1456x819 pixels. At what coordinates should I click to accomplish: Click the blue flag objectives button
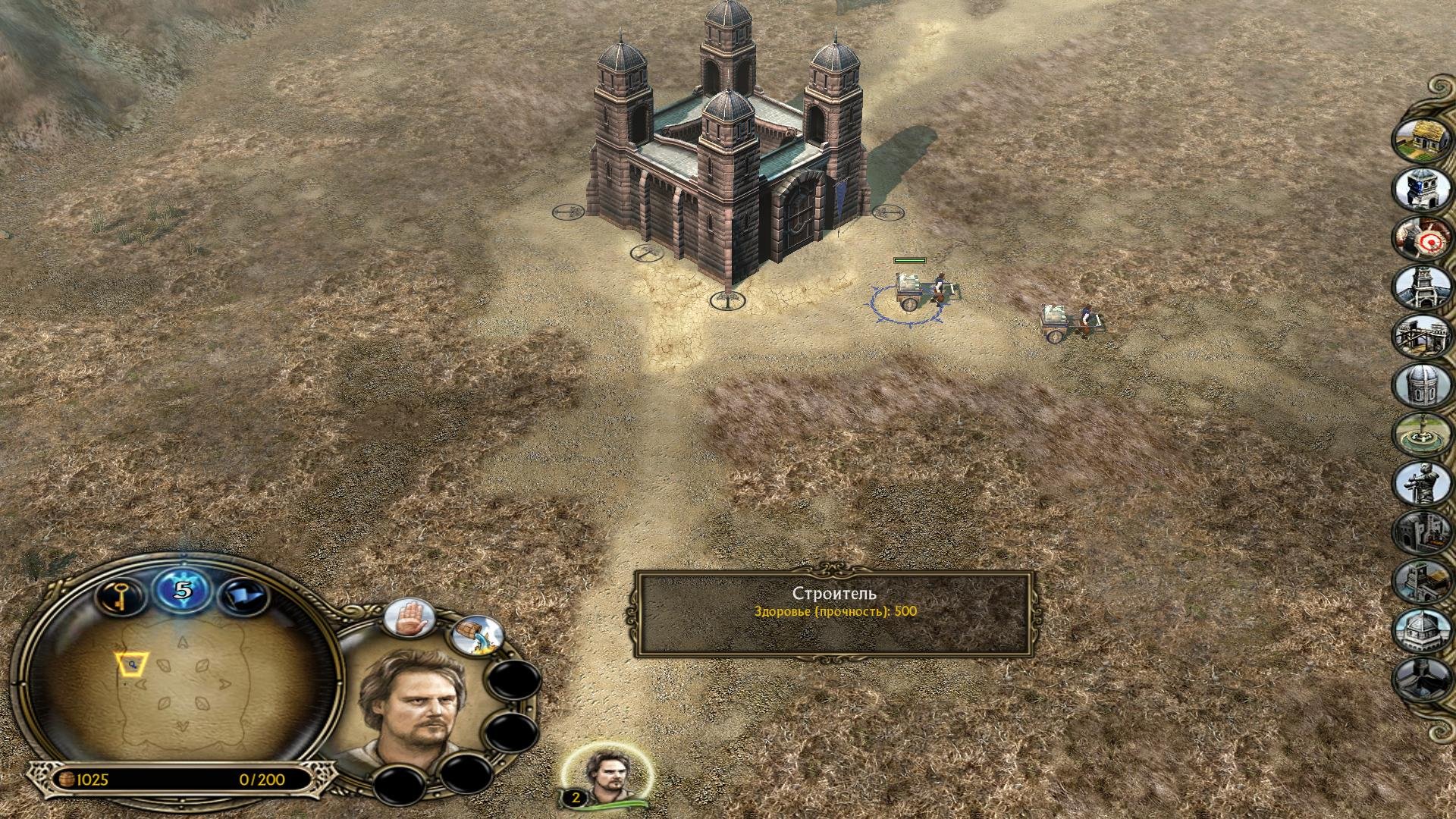[x=243, y=595]
